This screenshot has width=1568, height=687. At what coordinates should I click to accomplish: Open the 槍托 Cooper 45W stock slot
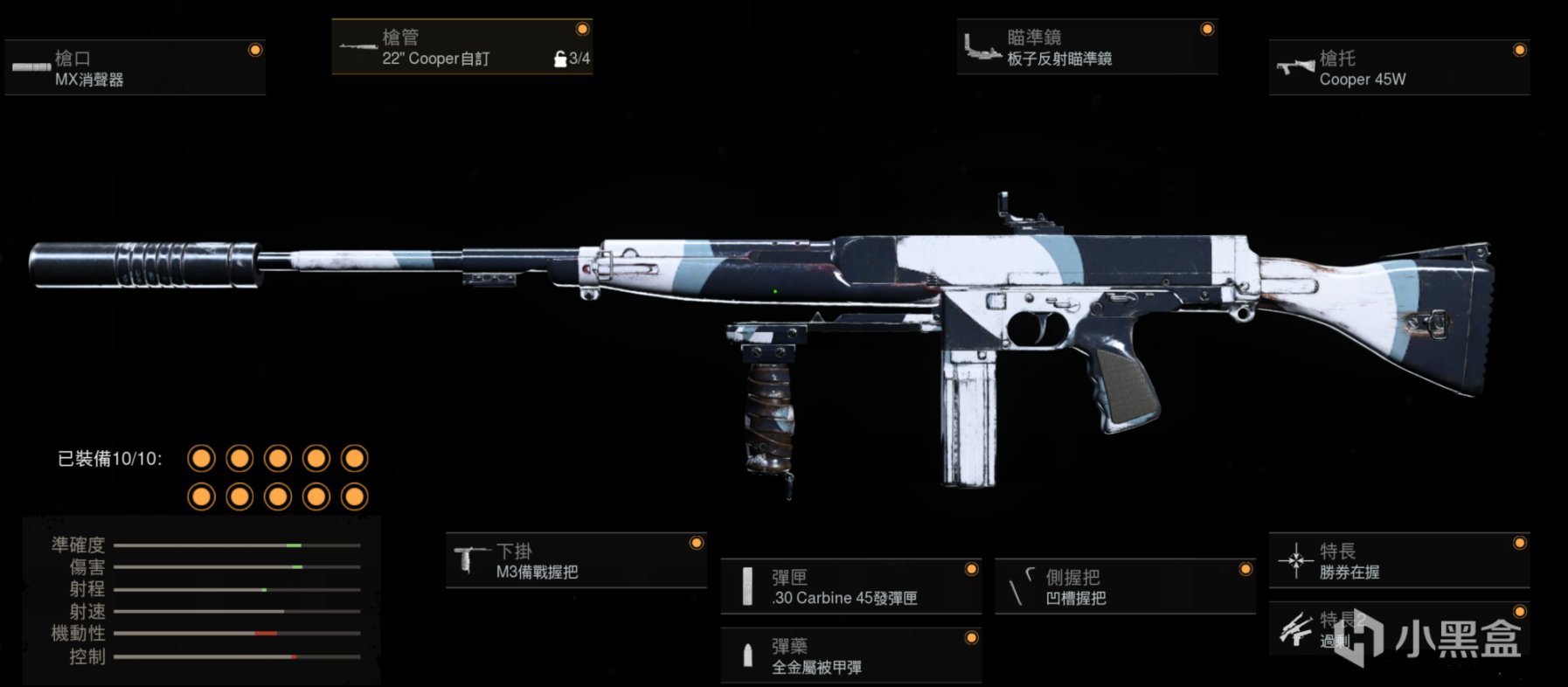pos(1398,68)
